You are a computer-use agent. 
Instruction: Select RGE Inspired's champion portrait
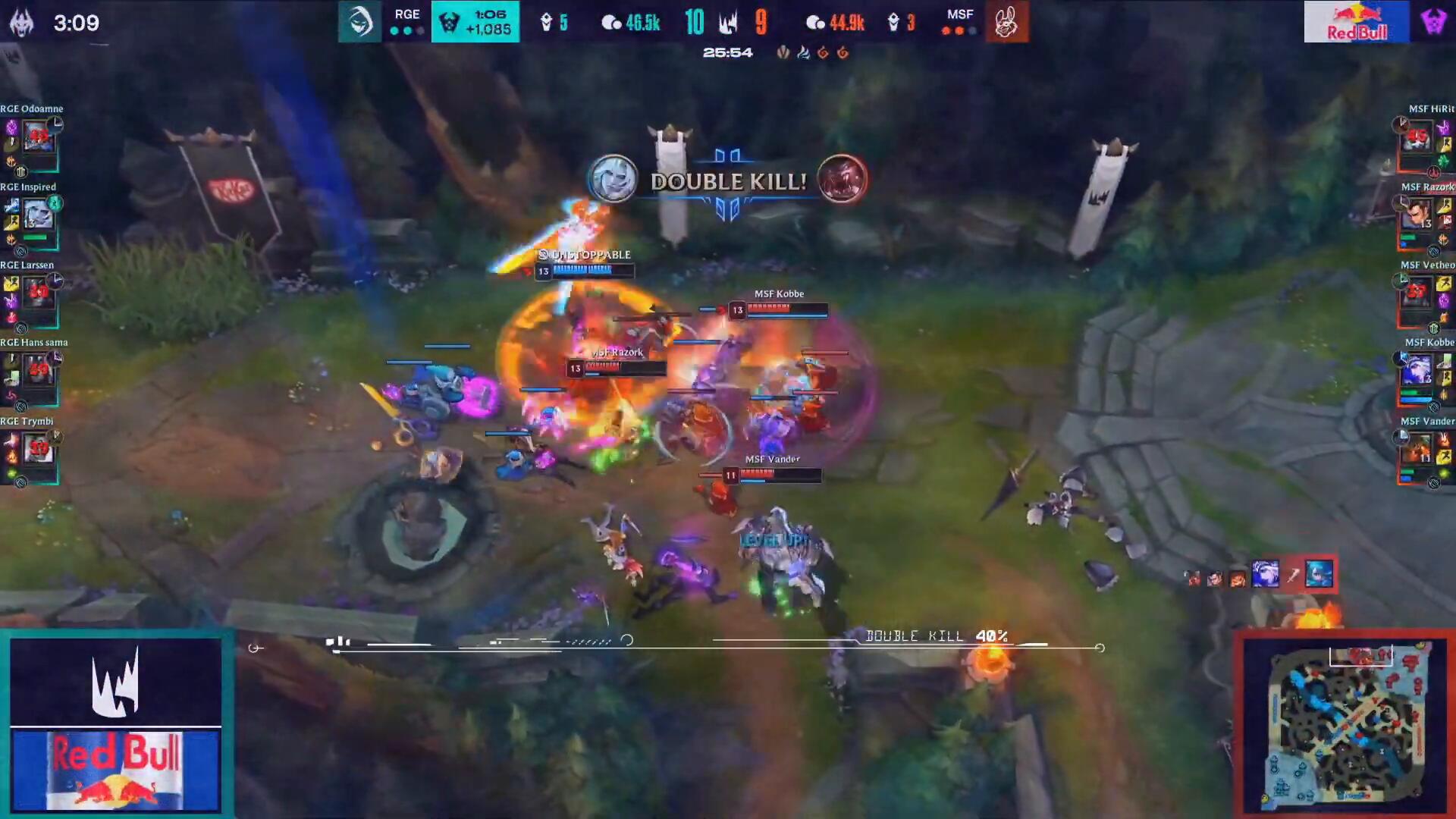point(38,215)
